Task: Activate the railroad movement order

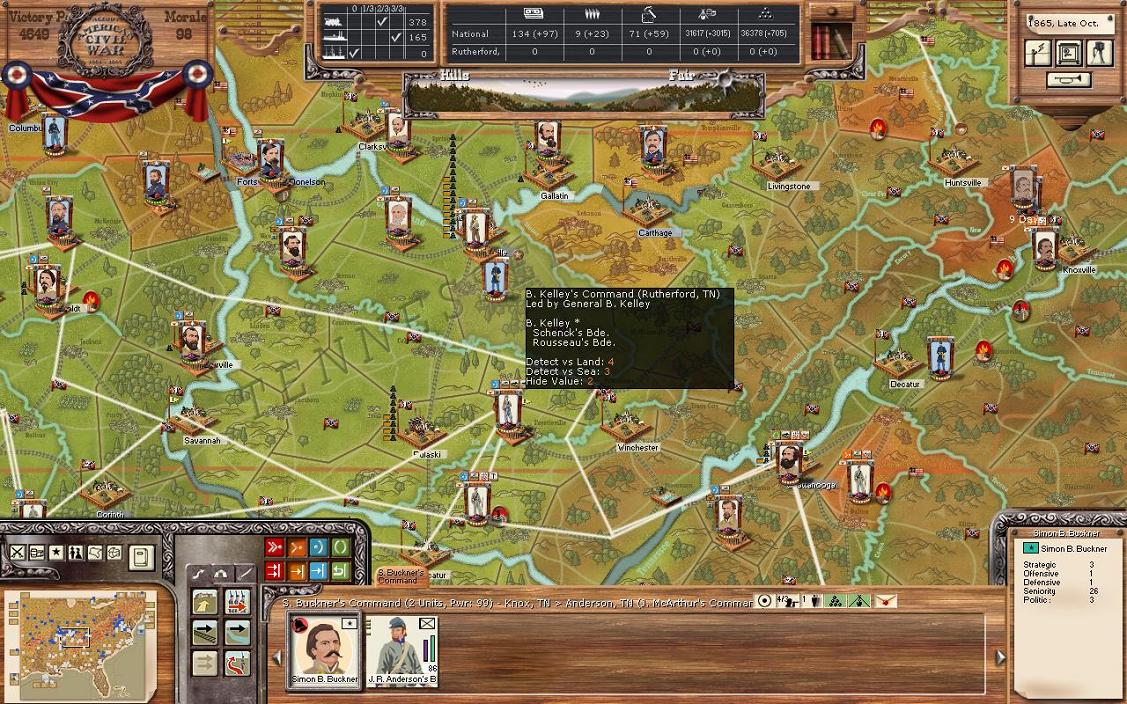Action: [205, 633]
